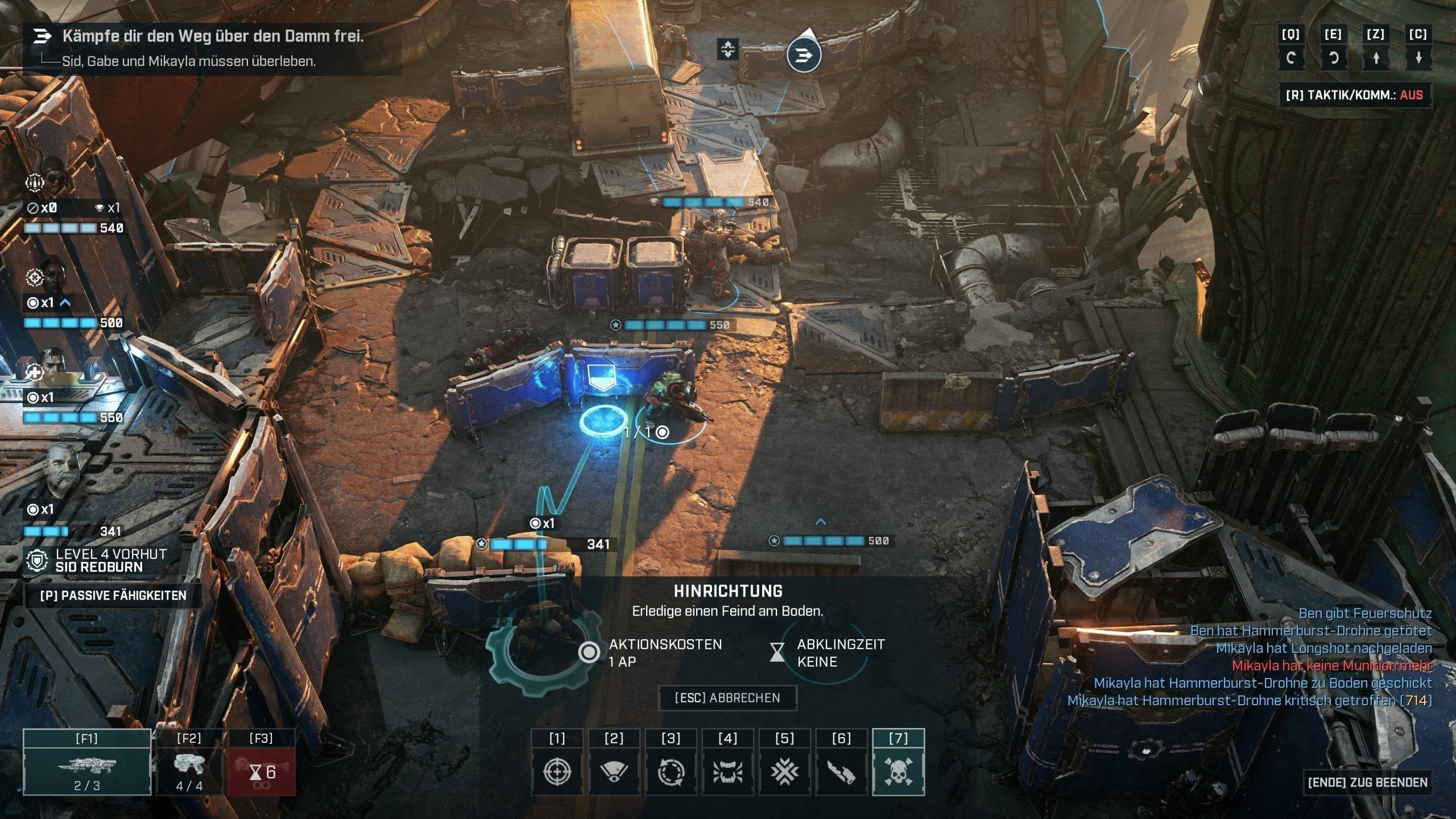Image resolution: width=1456 pixels, height=819 pixels.
Task: End the turn with Zug Beenden
Action: coord(1367,782)
